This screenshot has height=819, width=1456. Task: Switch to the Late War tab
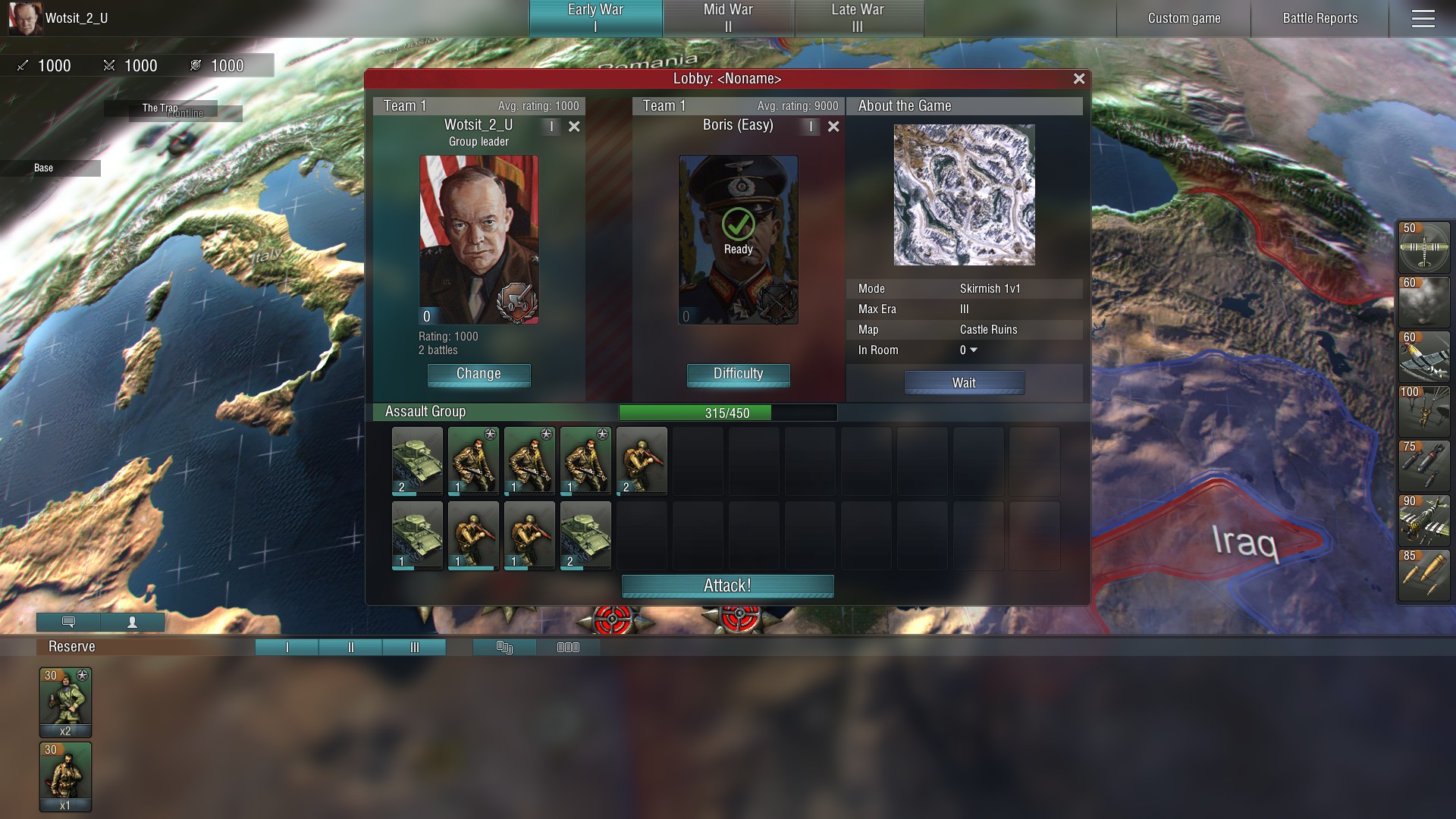pos(858,18)
